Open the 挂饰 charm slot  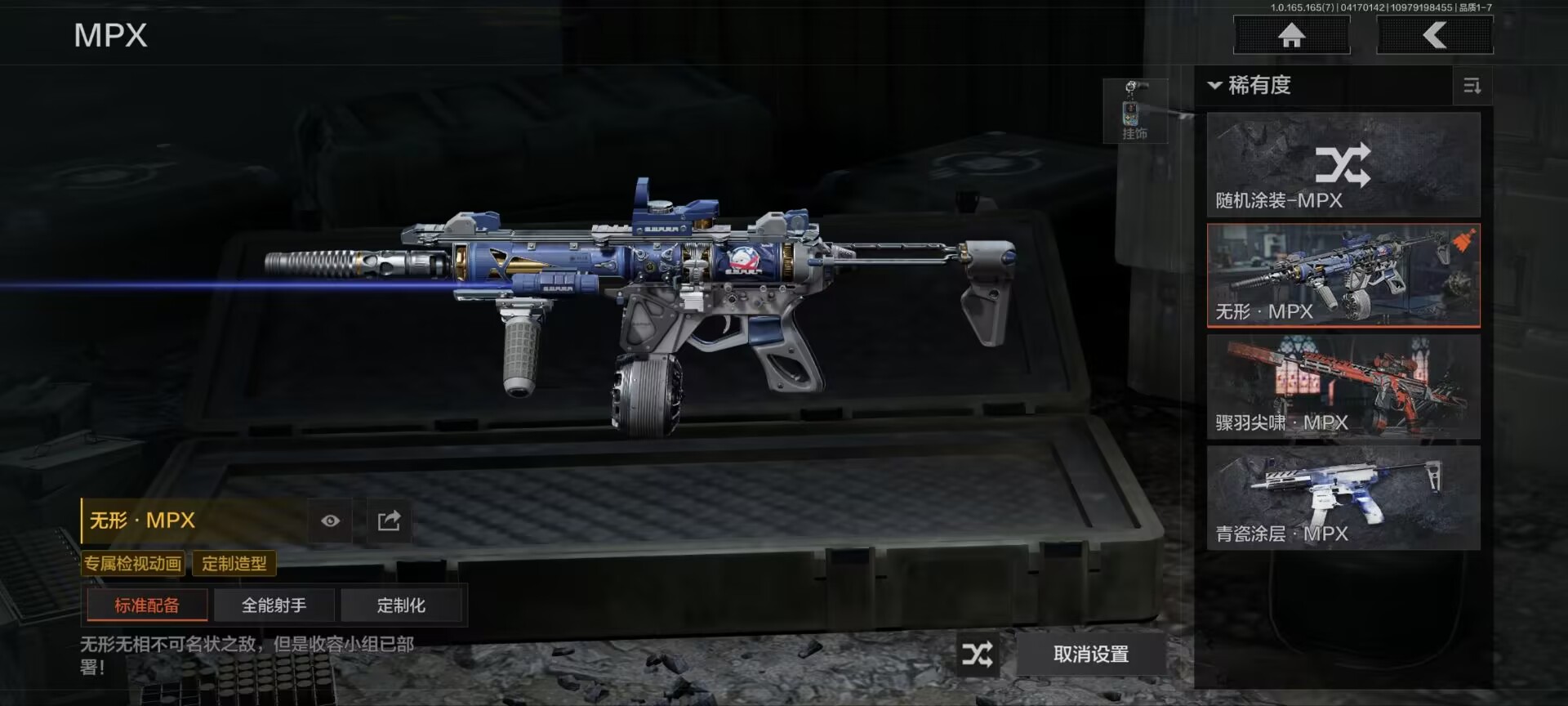pos(1134,112)
